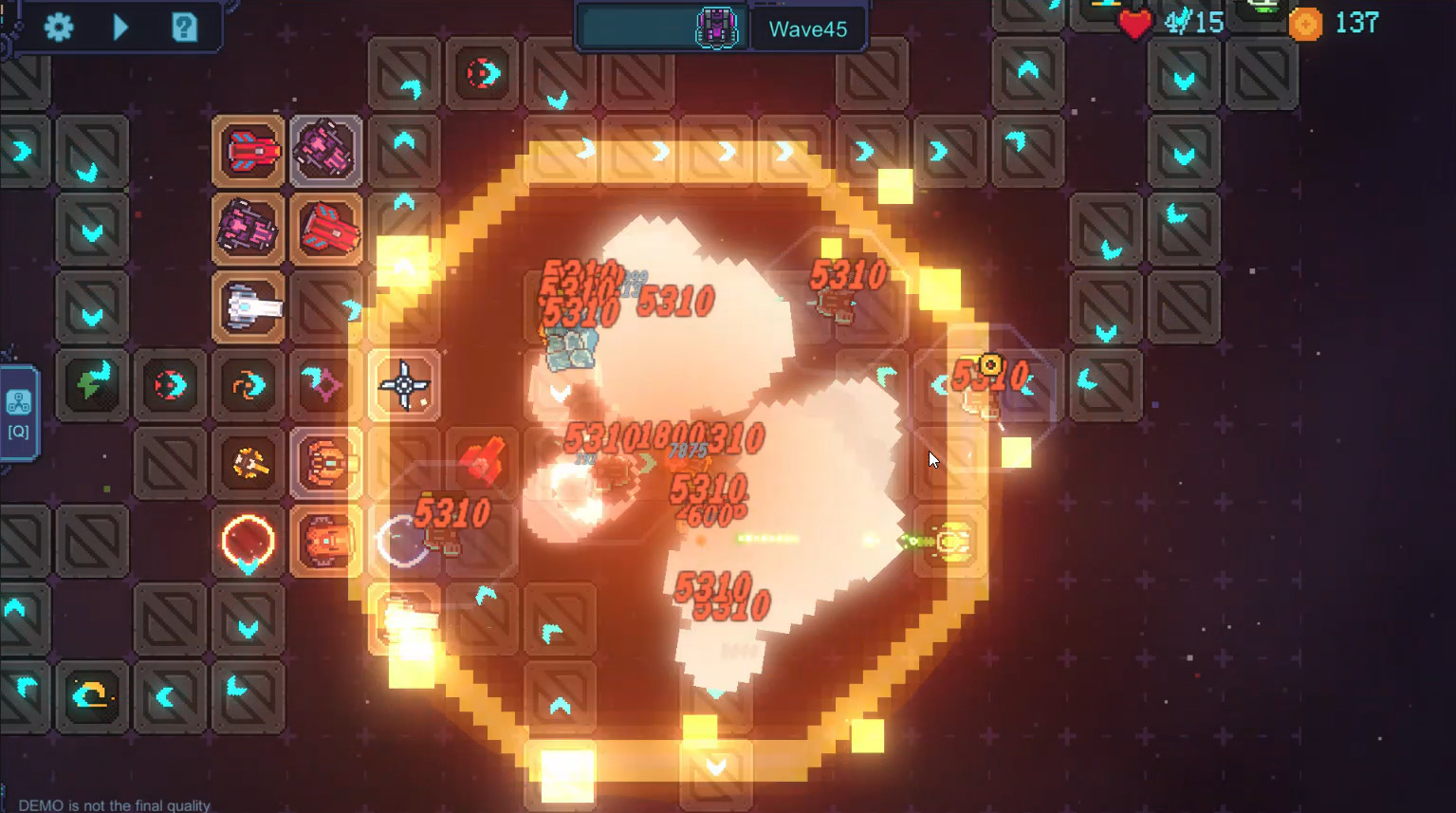Viewport: 1456px width, 813px height.
Task: Click the 4/15 health progress display
Action: coord(1195,23)
